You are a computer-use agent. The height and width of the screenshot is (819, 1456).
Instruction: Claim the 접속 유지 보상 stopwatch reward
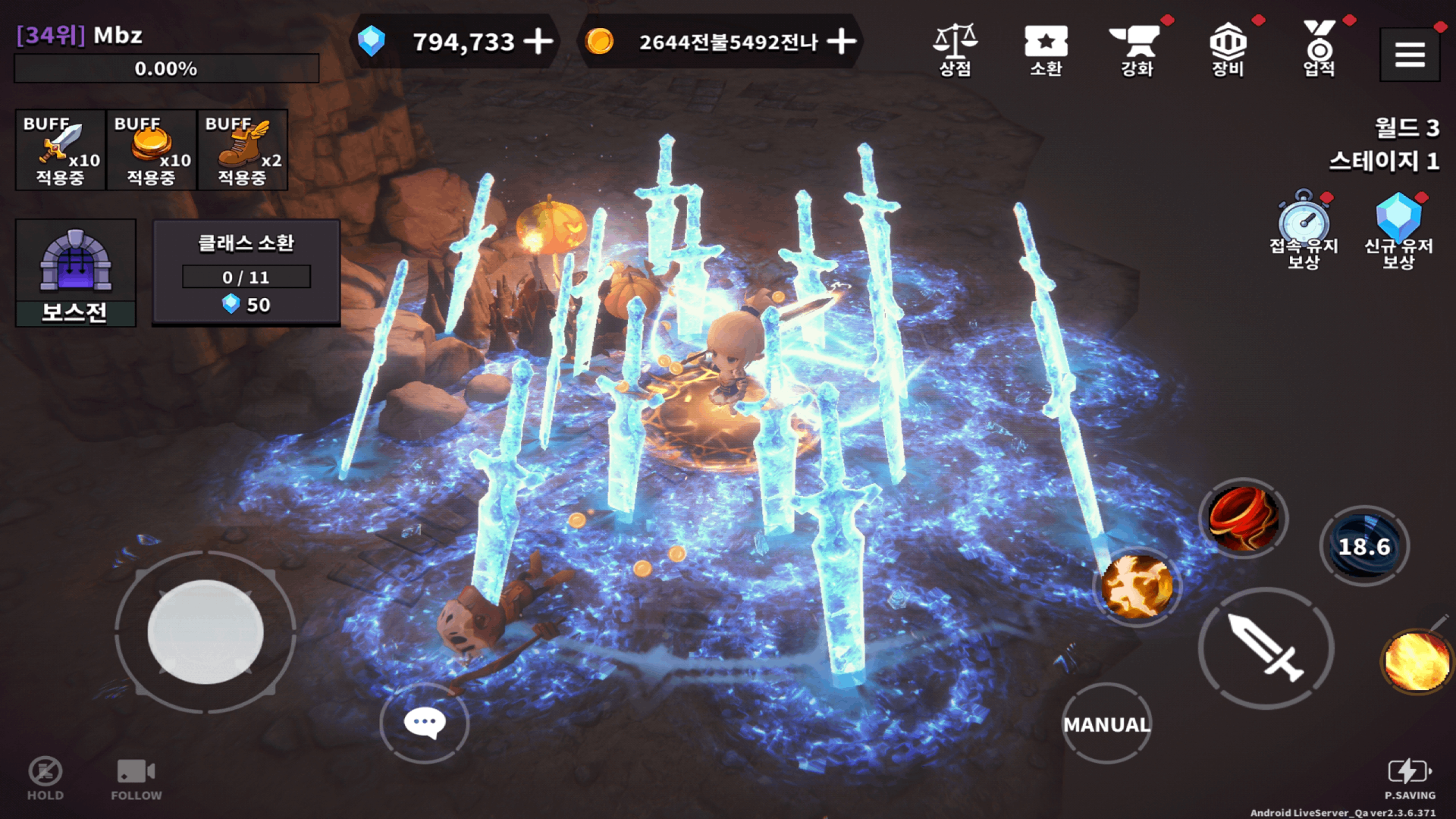1304,227
